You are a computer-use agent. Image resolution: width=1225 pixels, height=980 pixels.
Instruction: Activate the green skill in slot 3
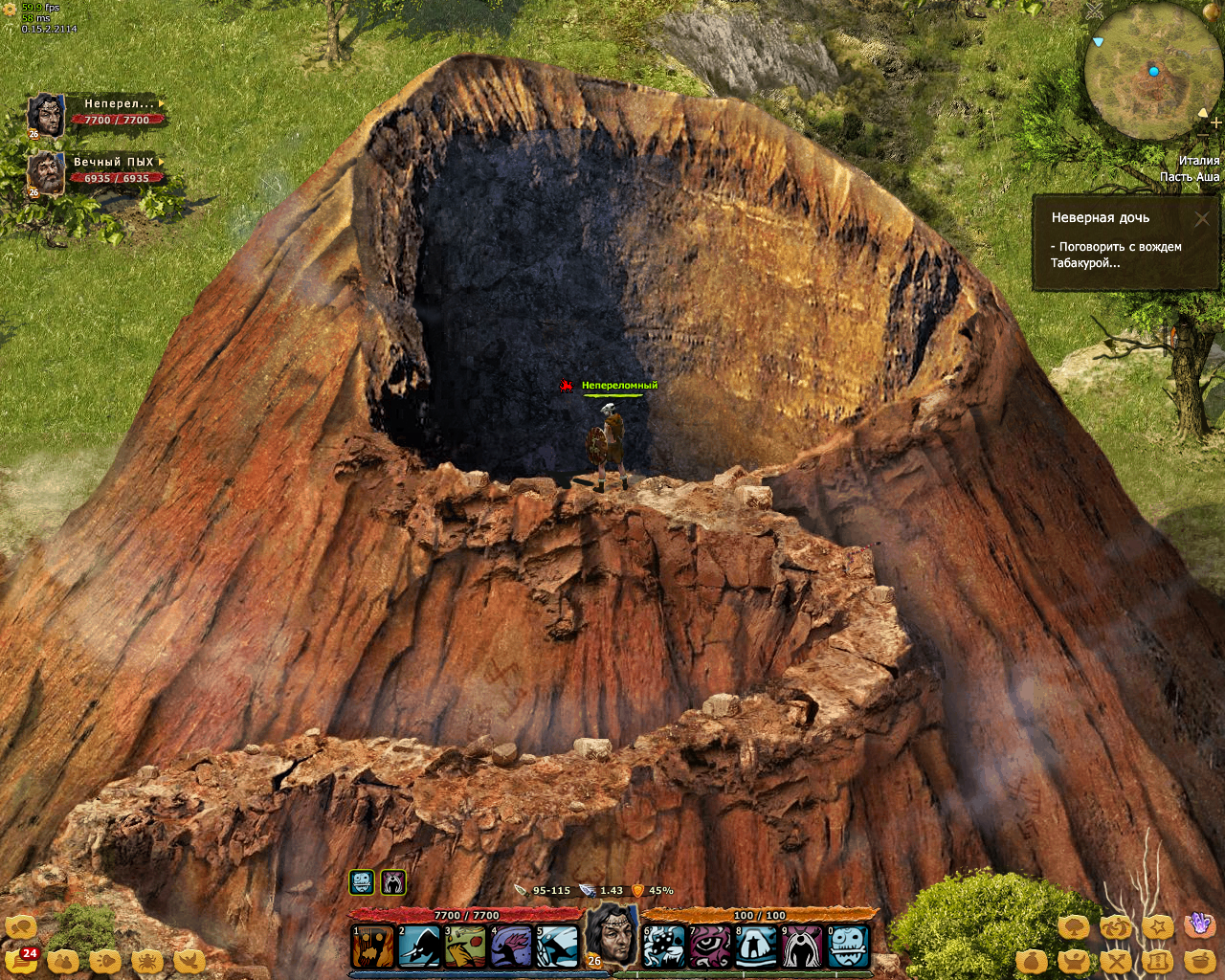click(464, 947)
